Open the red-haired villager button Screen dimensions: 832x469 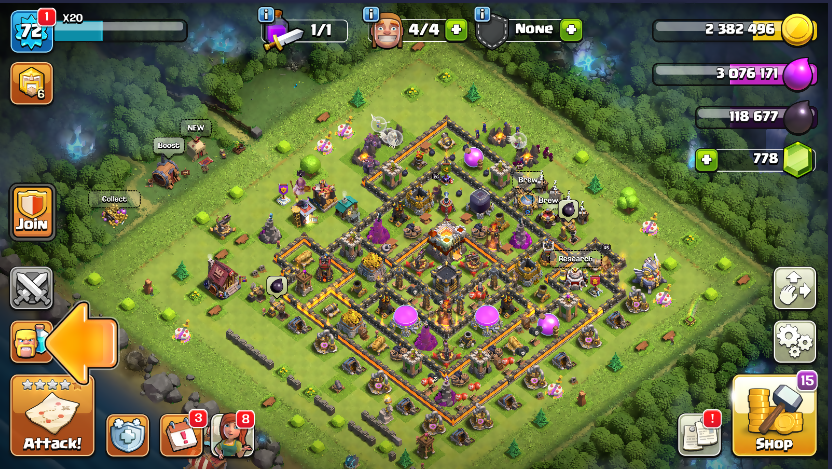click(x=231, y=435)
